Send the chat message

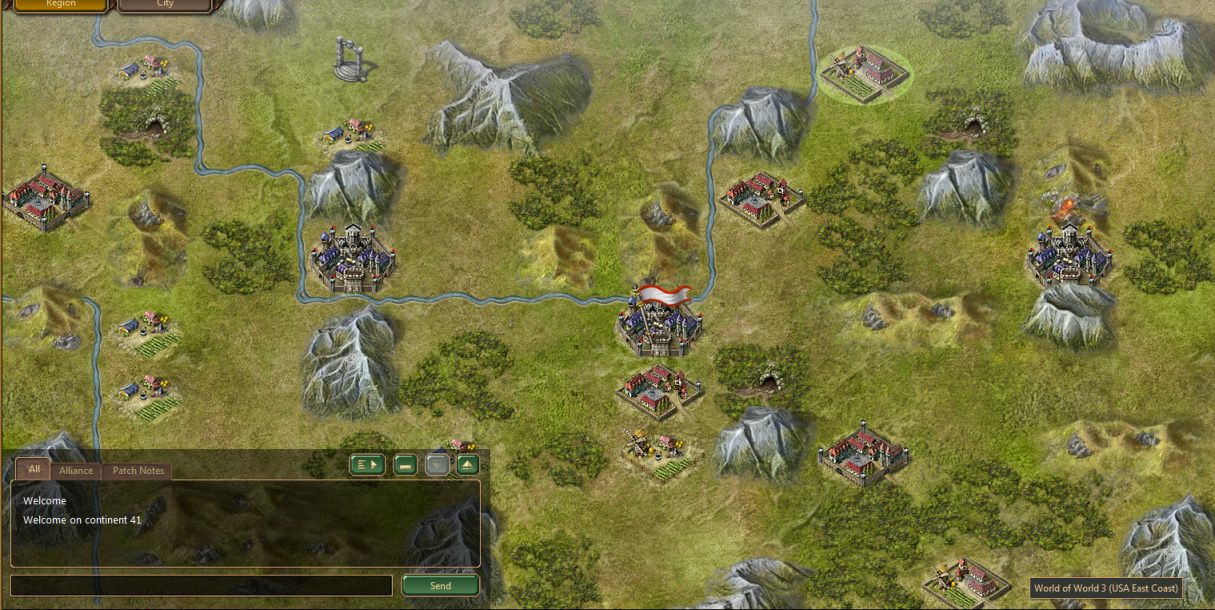click(440, 586)
